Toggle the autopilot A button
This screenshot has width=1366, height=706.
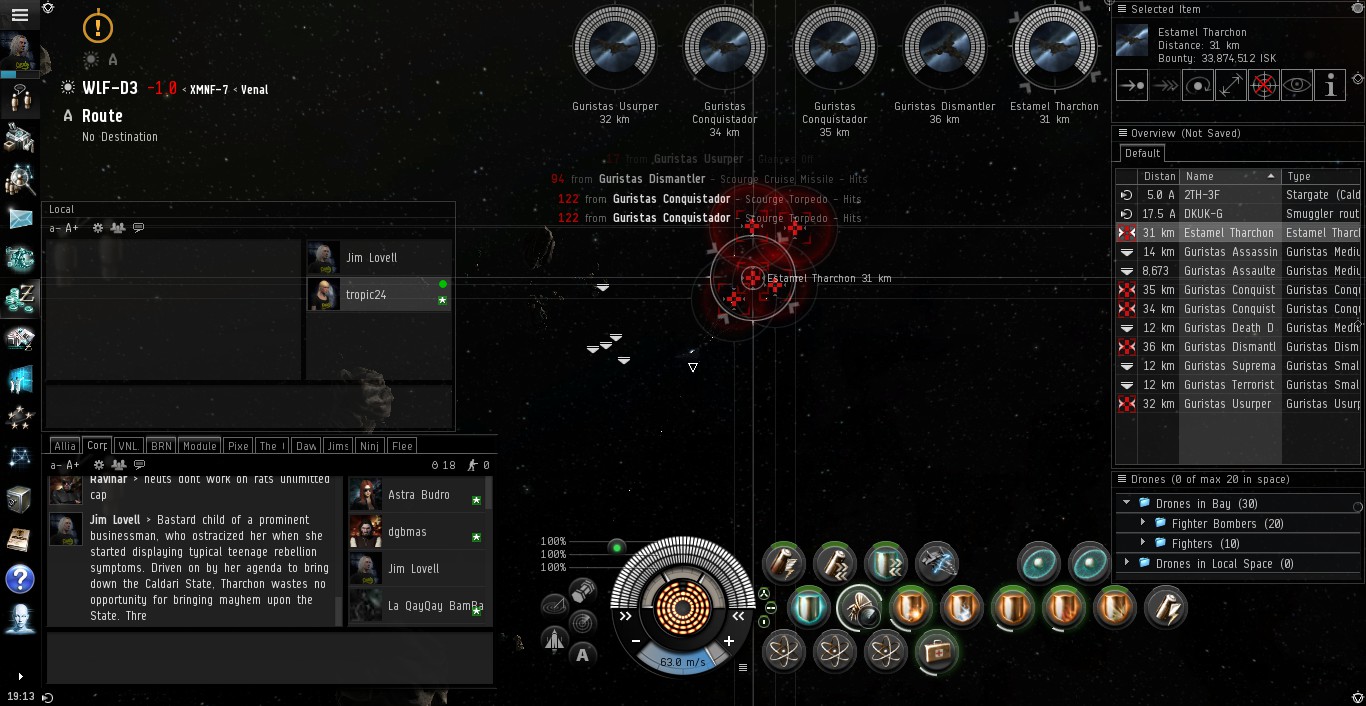coord(583,655)
